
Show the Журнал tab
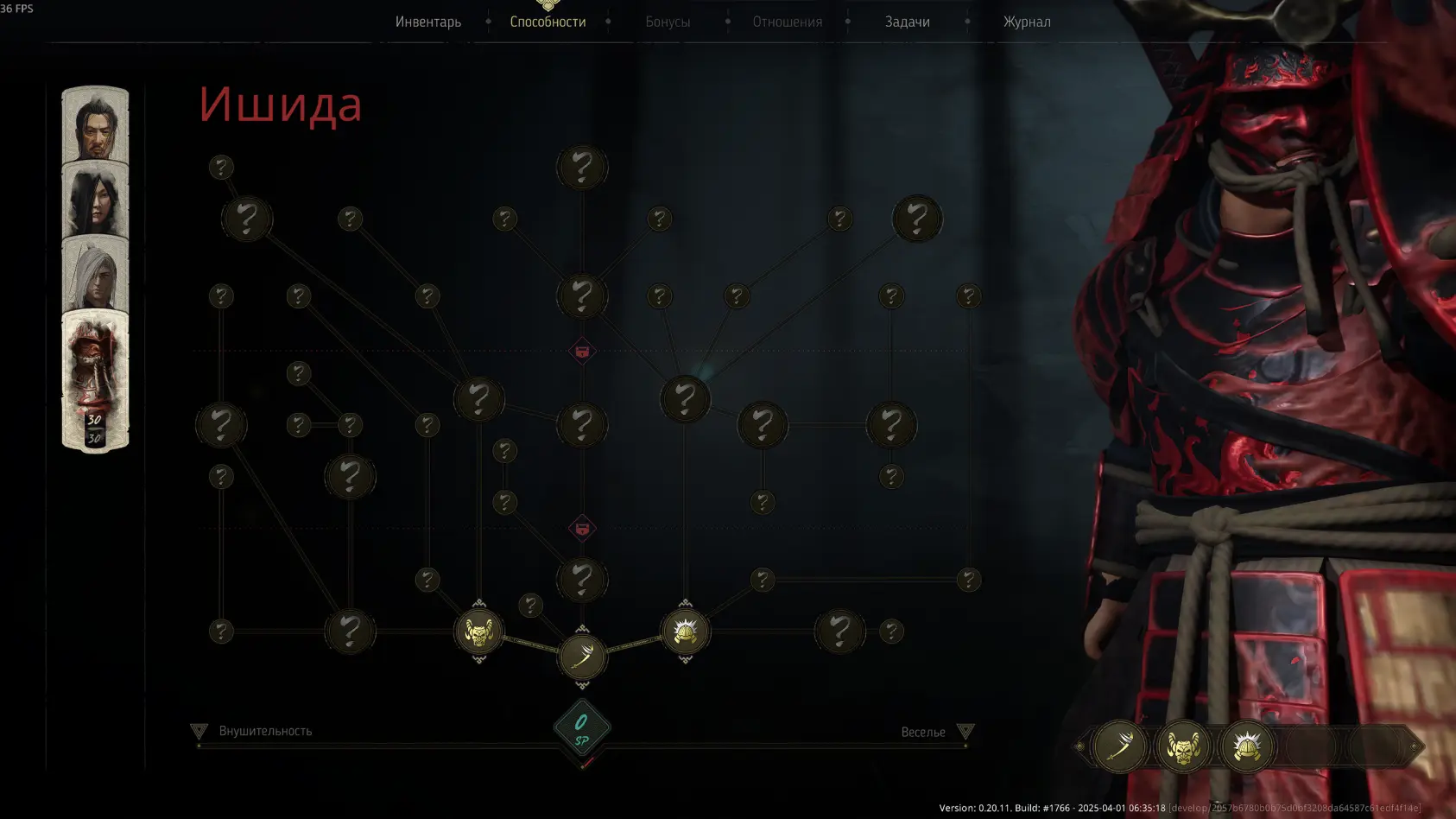[x=1027, y=22]
